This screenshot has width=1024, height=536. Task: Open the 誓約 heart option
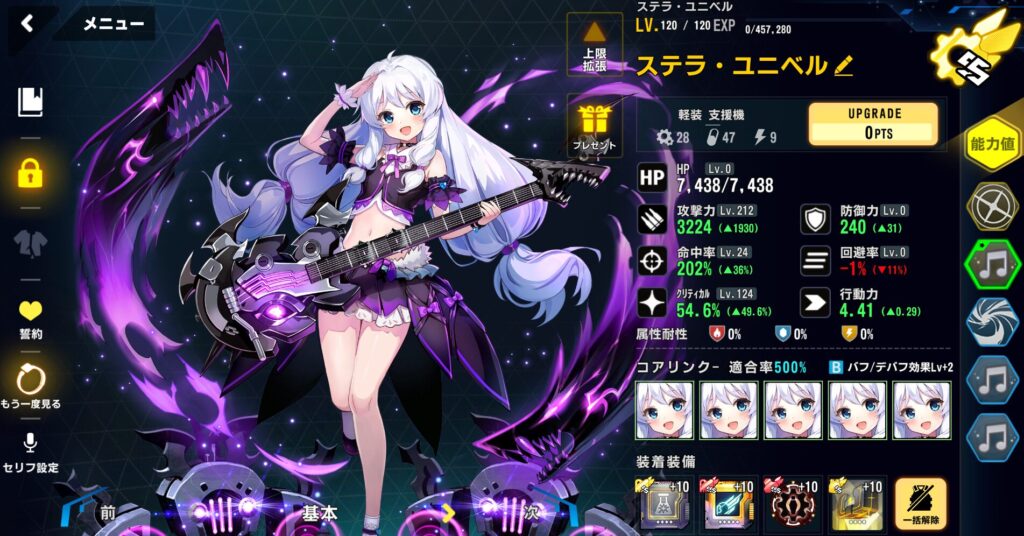[x=30, y=318]
